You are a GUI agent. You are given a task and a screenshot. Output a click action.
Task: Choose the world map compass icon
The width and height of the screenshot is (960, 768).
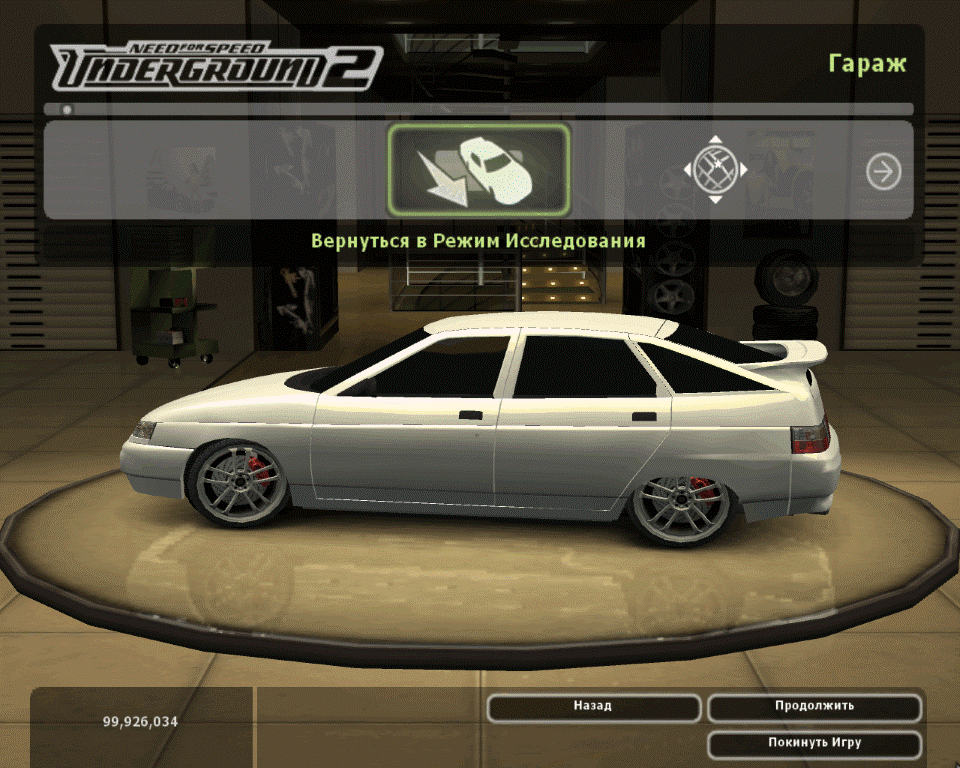(x=715, y=170)
